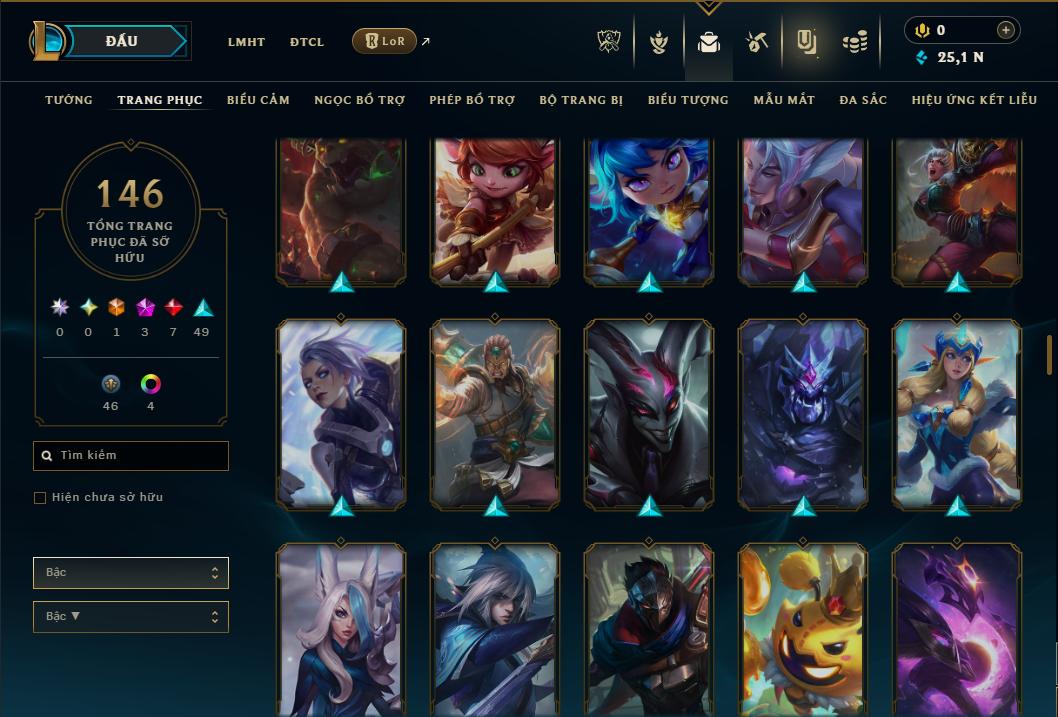Go to the NGỌC BỔ TRỢ runes tab

[359, 100]
